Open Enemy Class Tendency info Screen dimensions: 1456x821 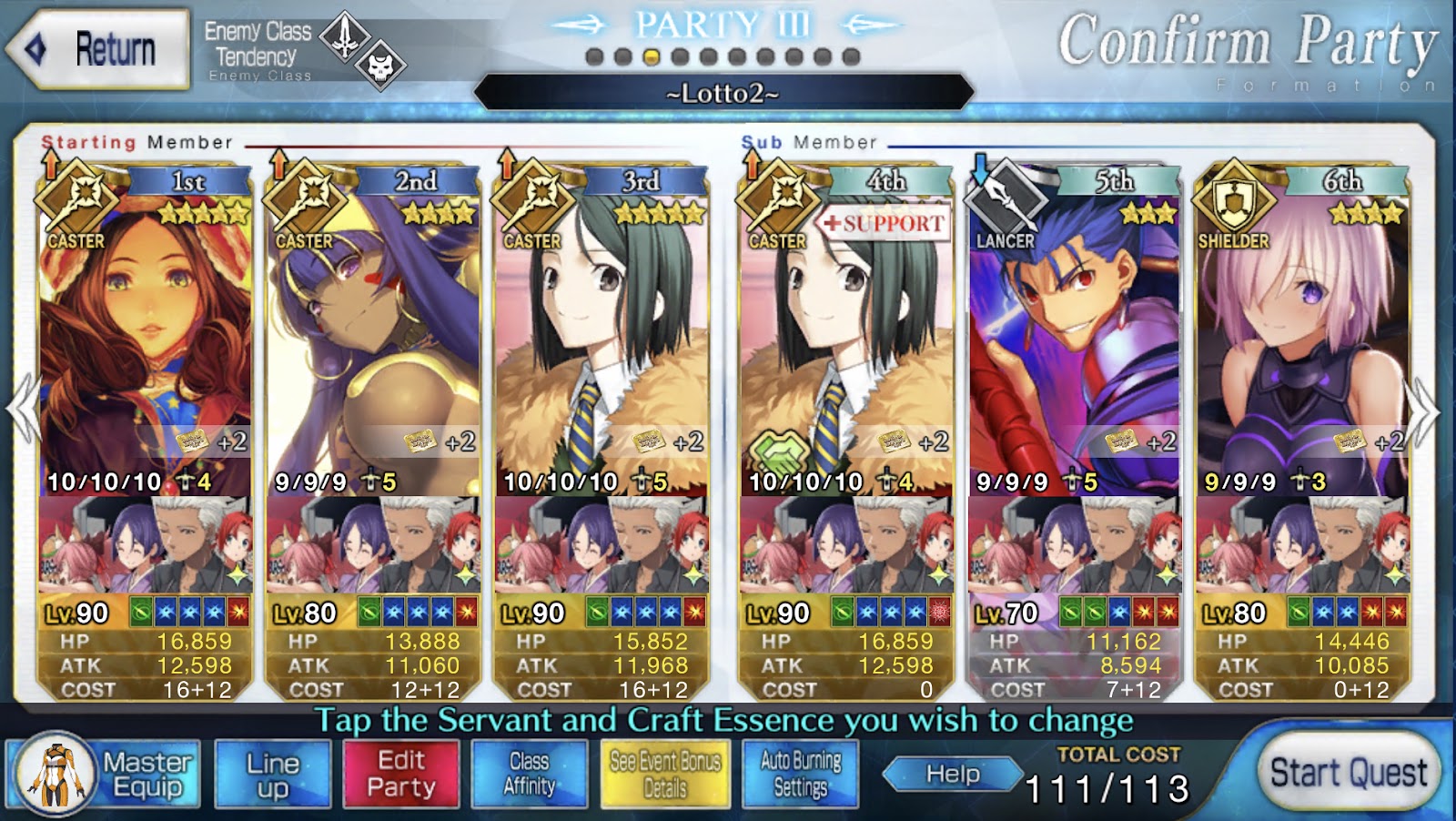300,50
